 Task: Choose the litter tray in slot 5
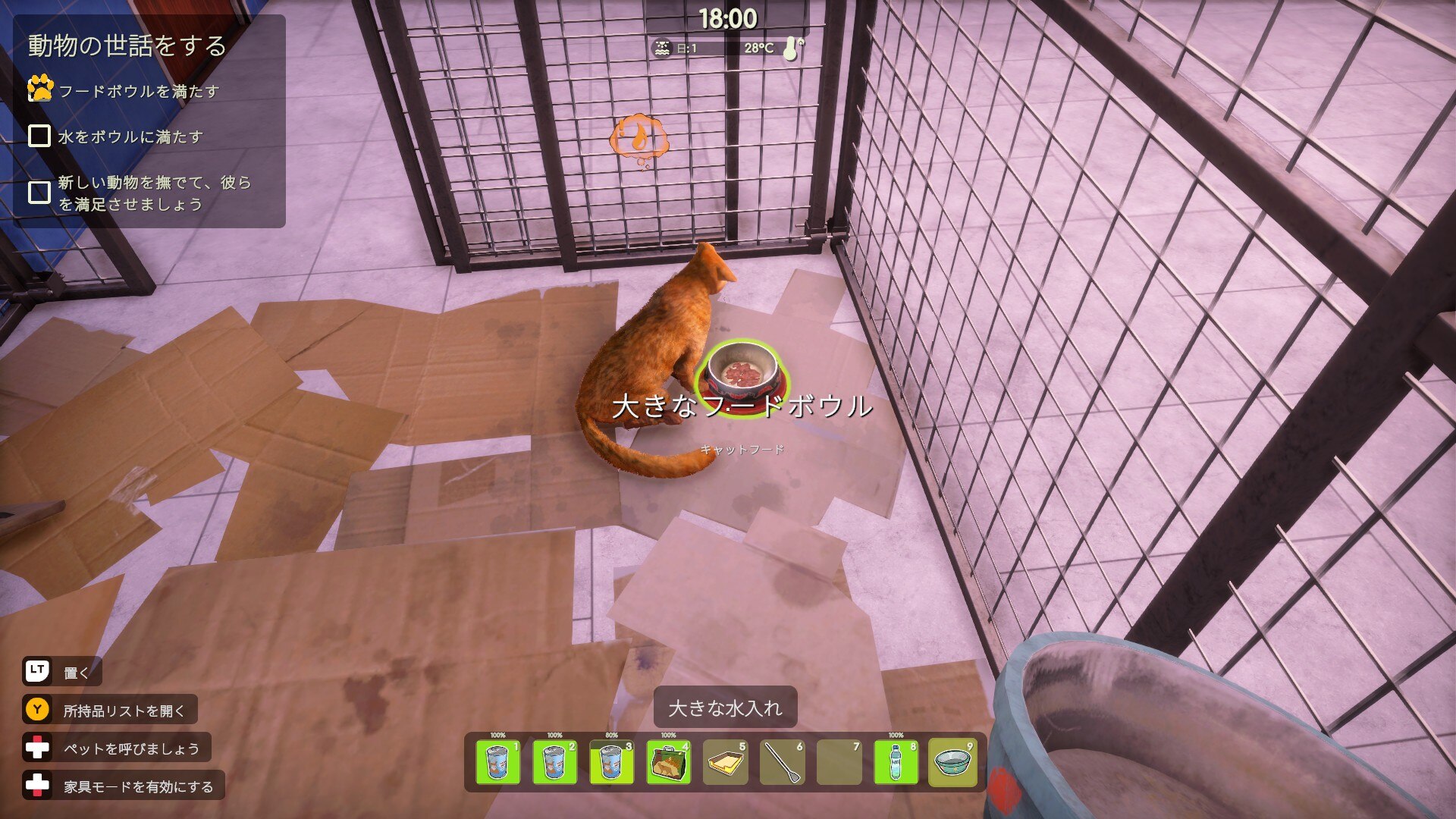coord(725,762)
